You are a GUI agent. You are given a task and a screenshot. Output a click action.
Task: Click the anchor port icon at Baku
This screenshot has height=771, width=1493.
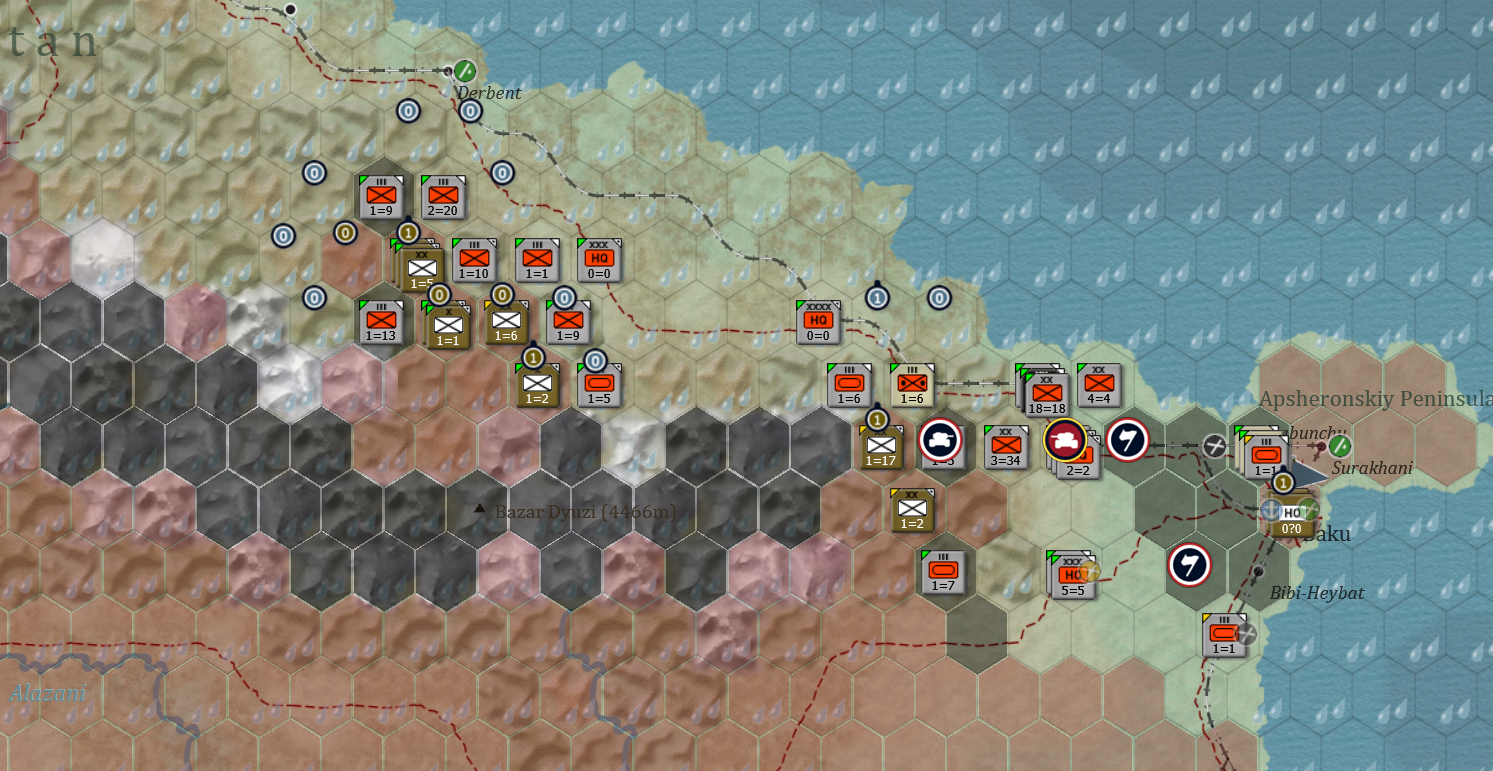point(1270,510)
